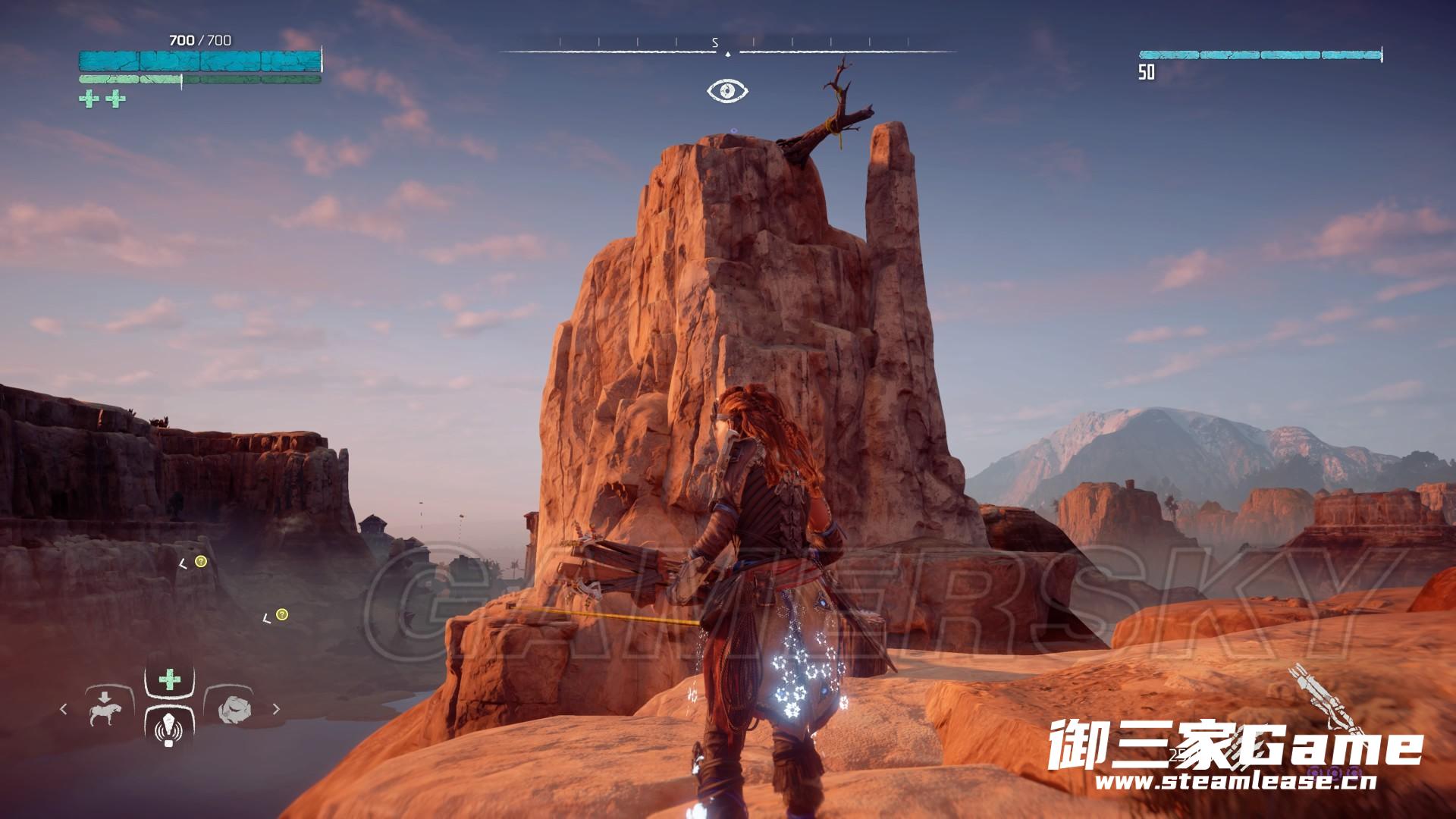Click the stealth eye visibility indicator

pos(728,91)
